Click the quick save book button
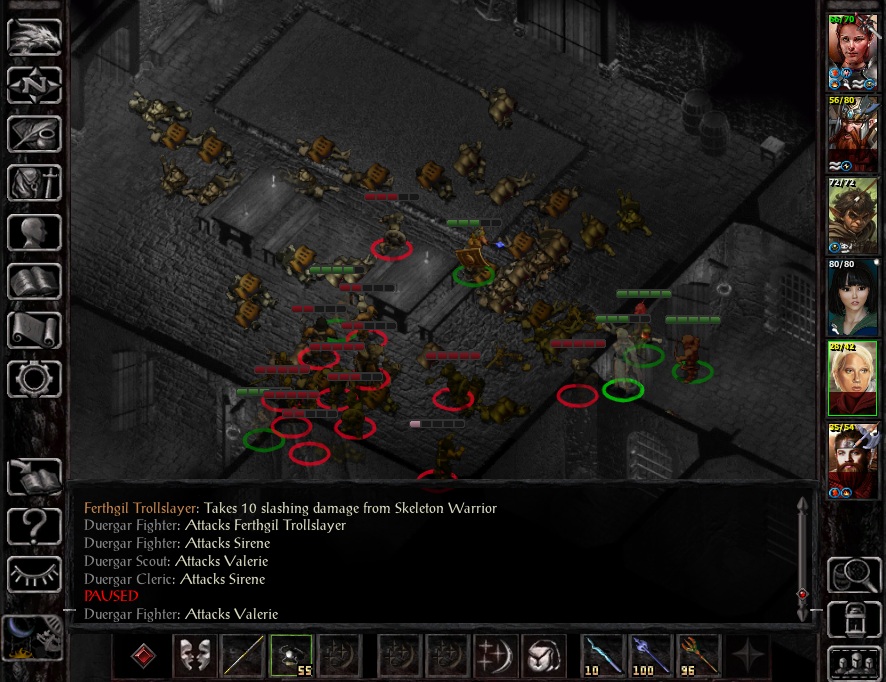 (35, 477)
